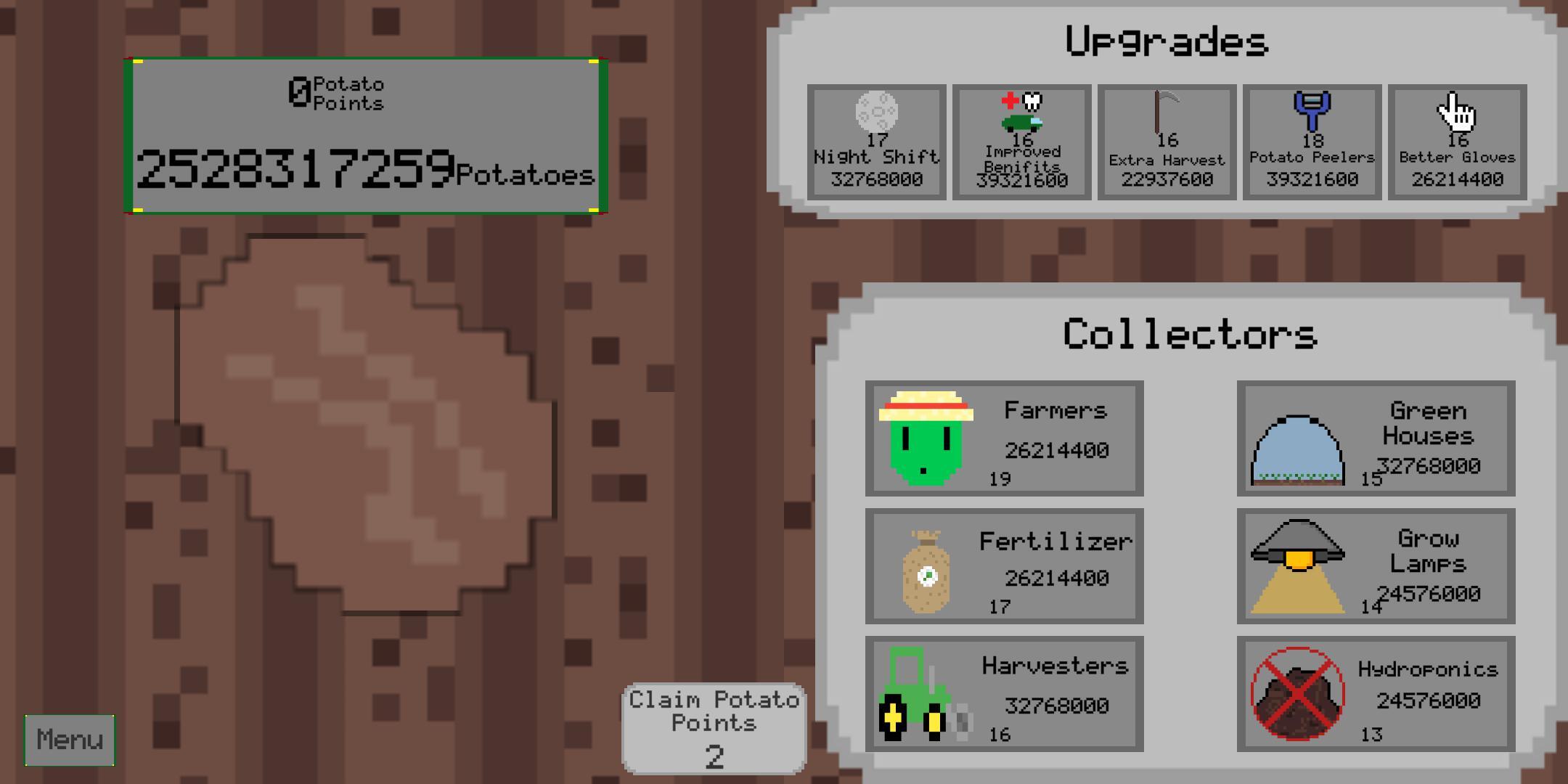This screenshot has height=784, width=1568.
Task: Buy a Green Houses collector
Action: click(x=1376, y=439)
